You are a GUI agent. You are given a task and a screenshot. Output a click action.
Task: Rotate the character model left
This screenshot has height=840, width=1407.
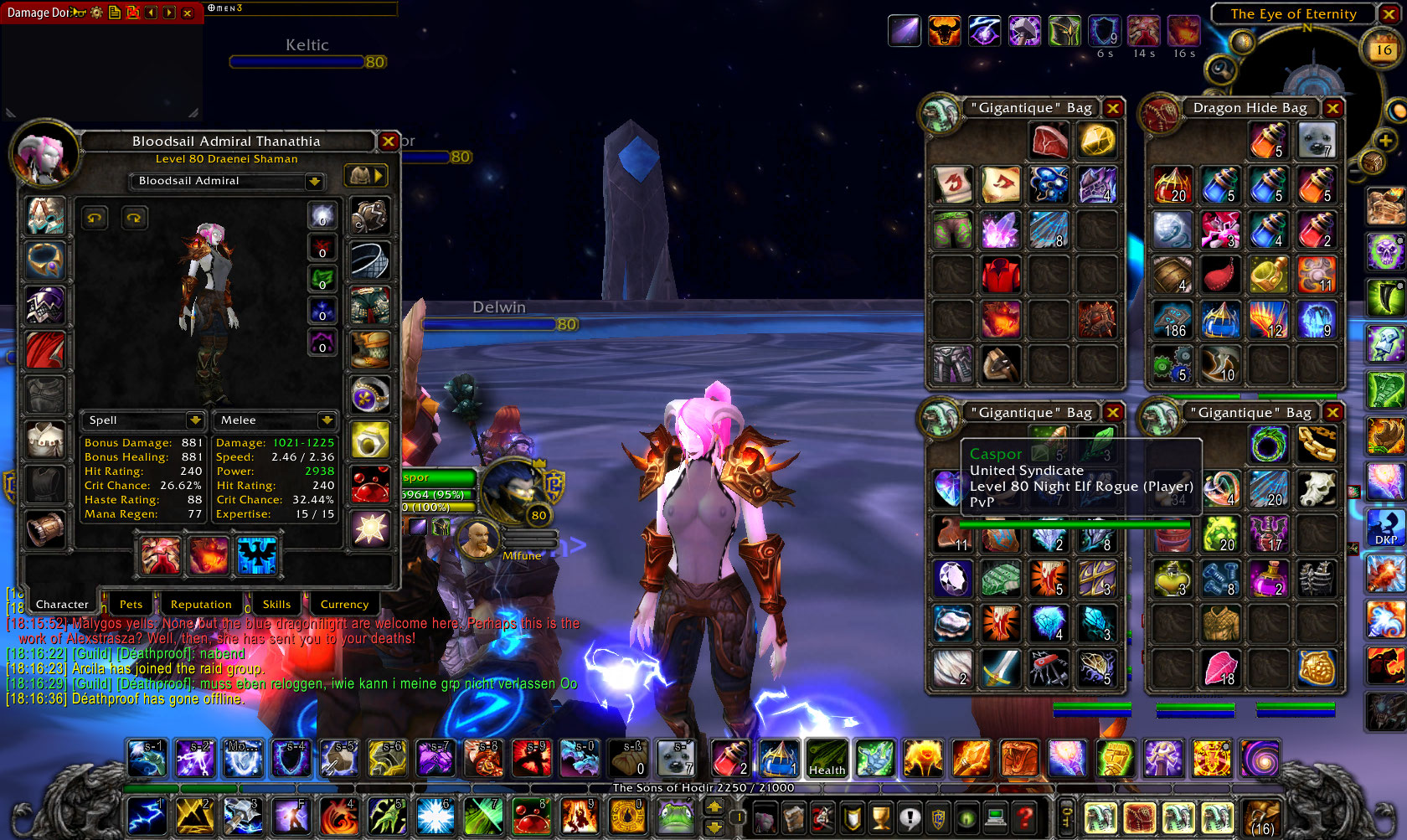pyautogui.click(x=95, y=219)
